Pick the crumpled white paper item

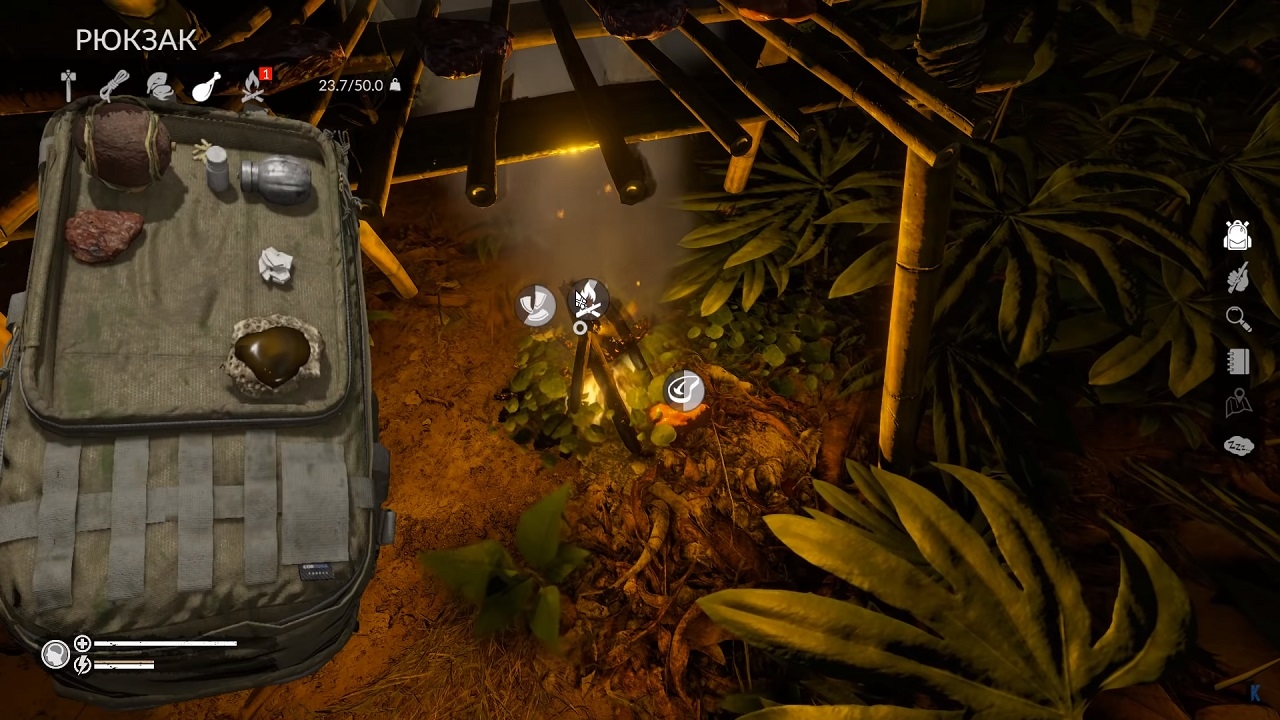(275, 265)
